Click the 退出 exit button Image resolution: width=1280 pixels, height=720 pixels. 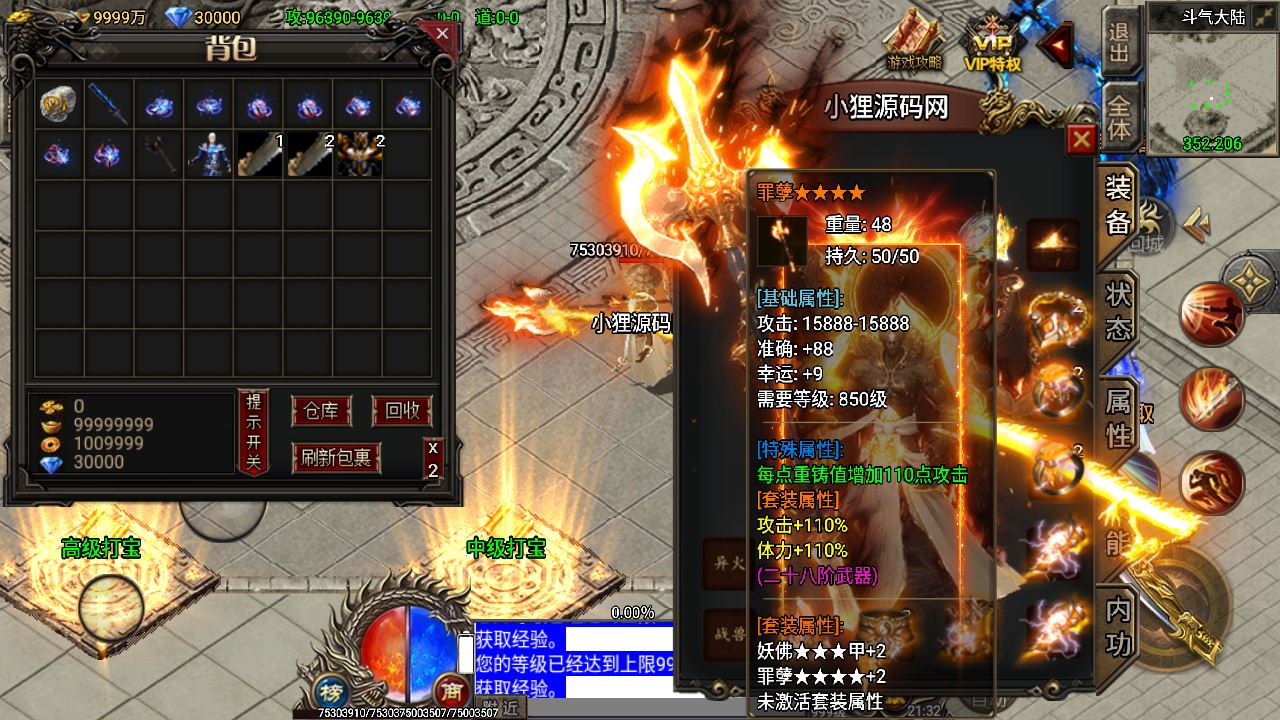[x=1119, y=40]
